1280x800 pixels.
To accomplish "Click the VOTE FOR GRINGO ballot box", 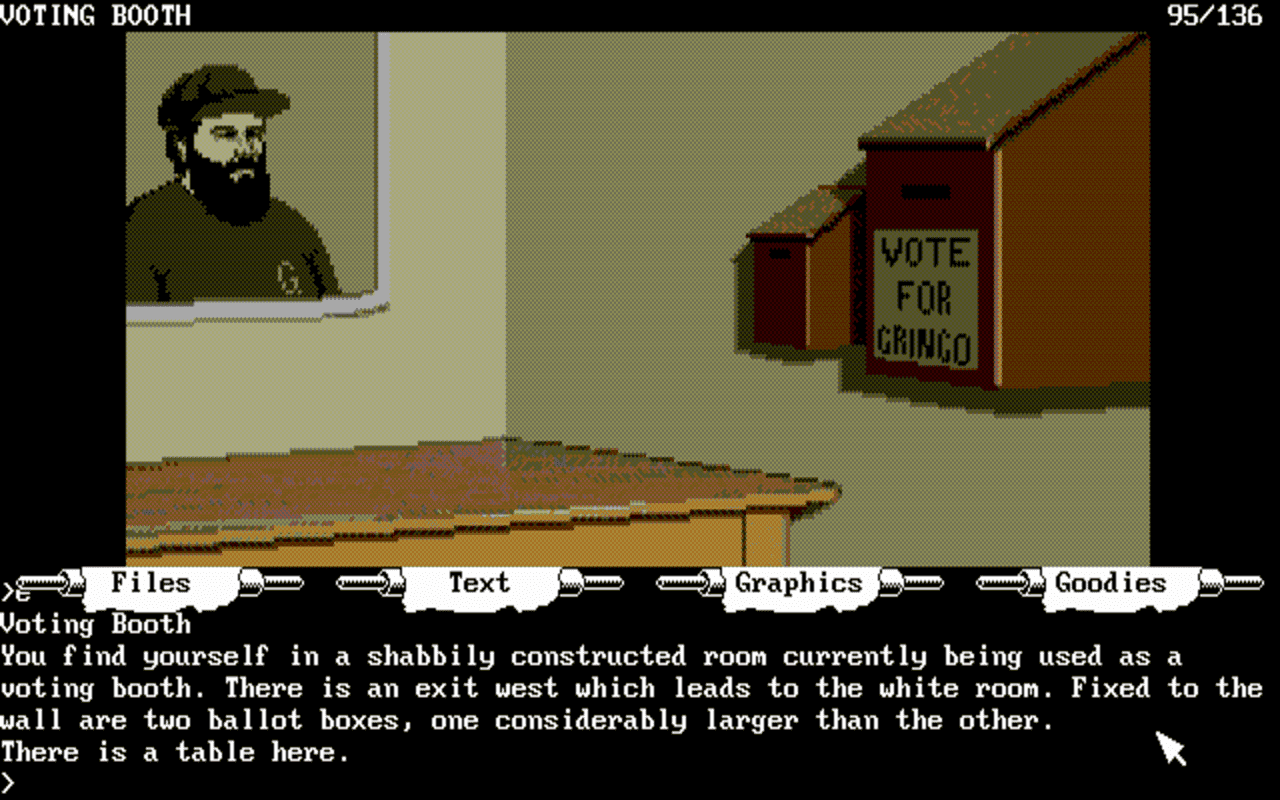I will (924, 295).
